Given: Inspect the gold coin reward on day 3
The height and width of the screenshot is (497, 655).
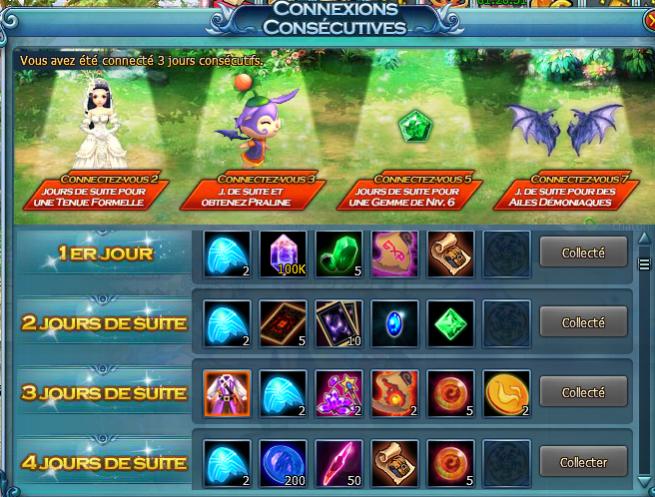Looking at the screenshot, I should [506, 392].
